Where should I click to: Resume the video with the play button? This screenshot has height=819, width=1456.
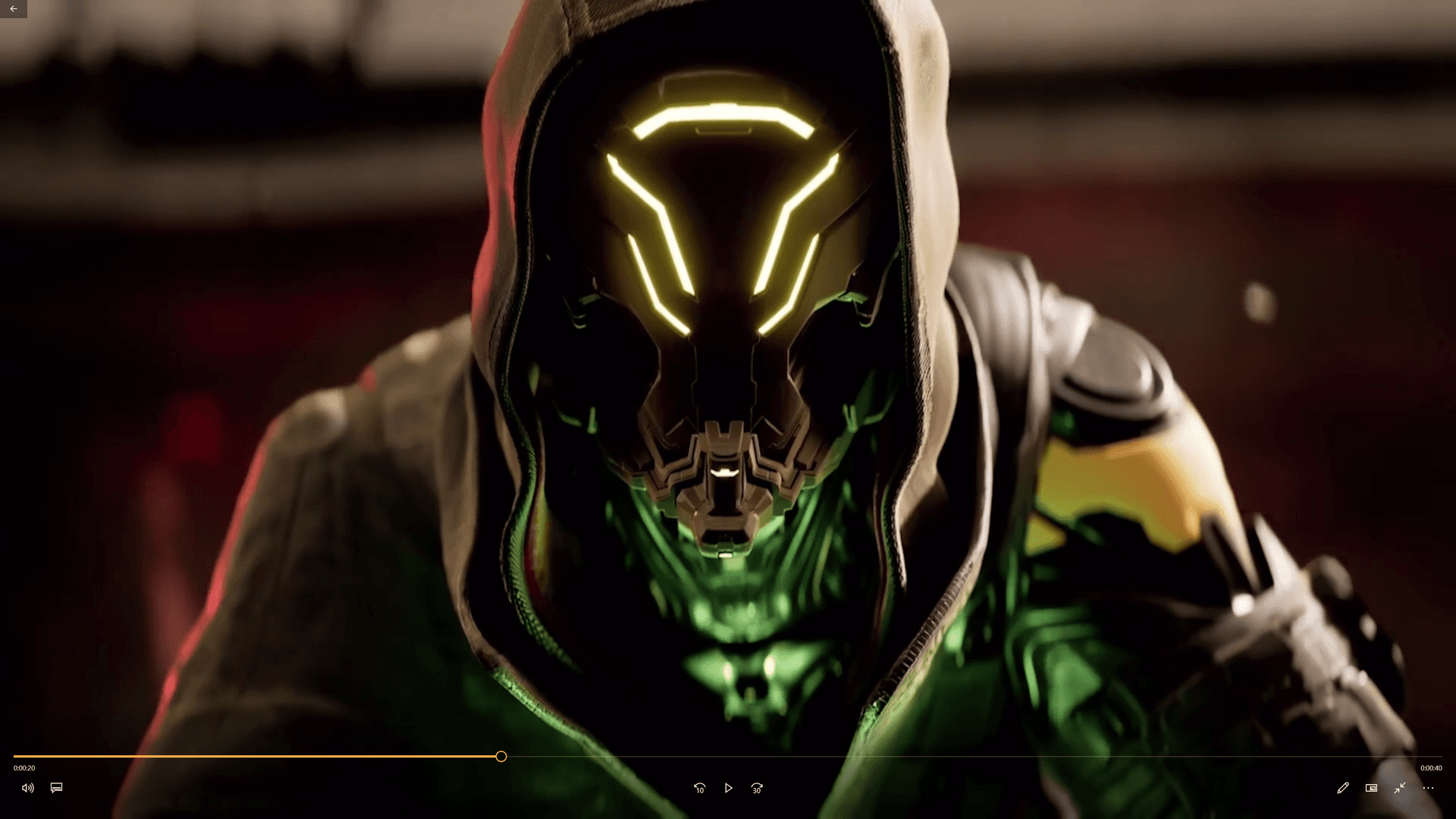coord(728,788)
